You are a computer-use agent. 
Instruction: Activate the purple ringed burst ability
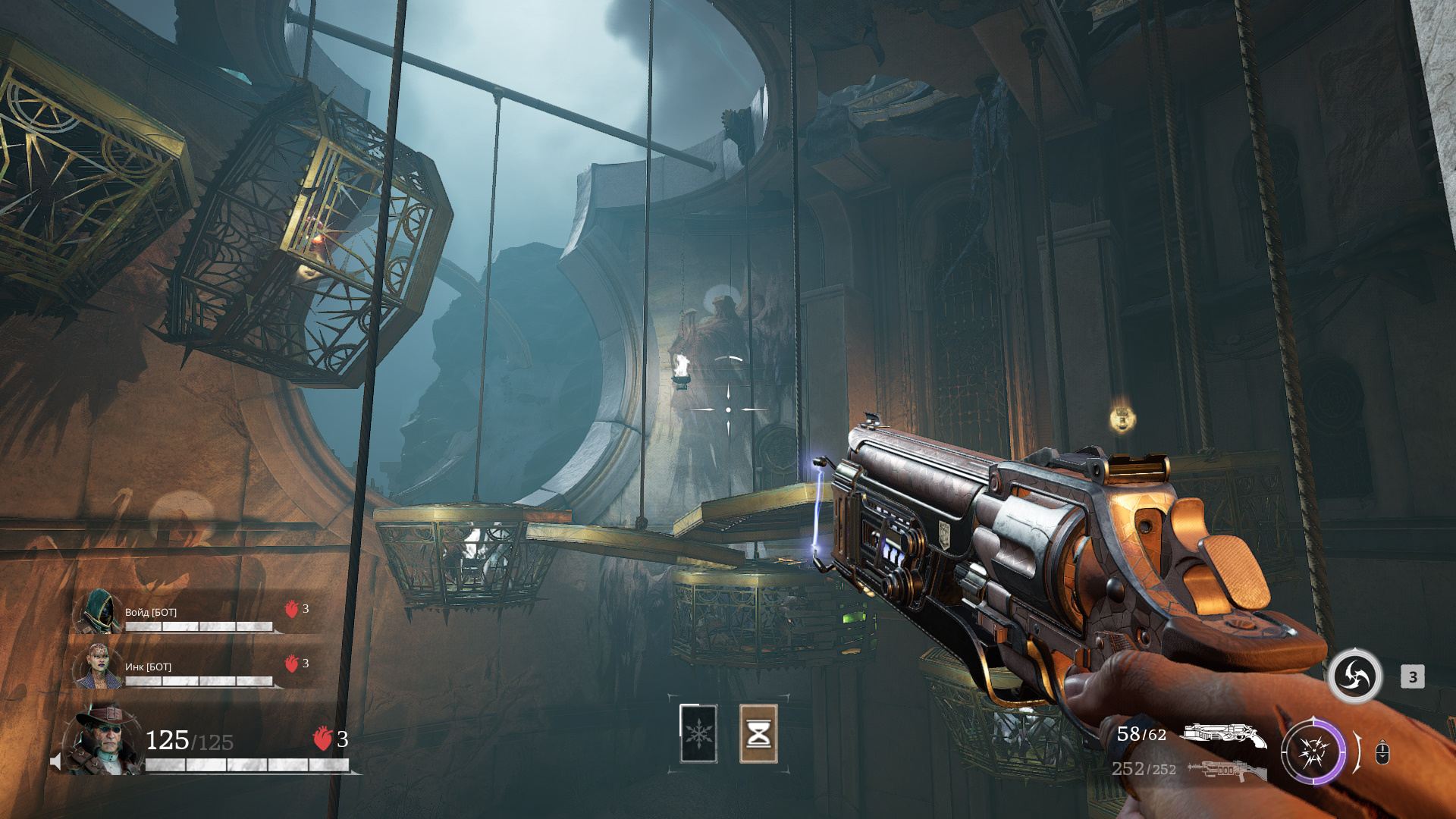(1313, 753)
